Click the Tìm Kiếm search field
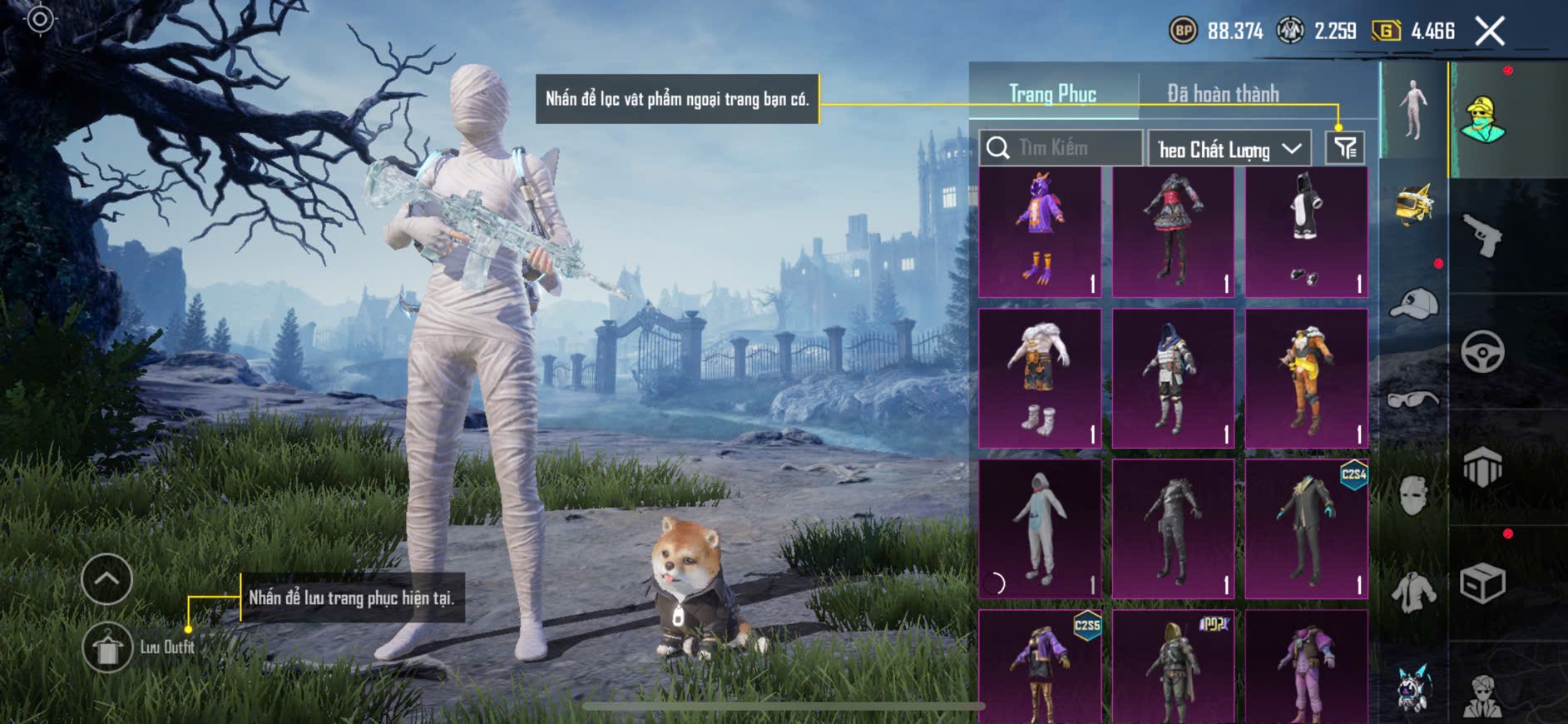This screenshot has height=724, width=1568. coord(1061,148)
